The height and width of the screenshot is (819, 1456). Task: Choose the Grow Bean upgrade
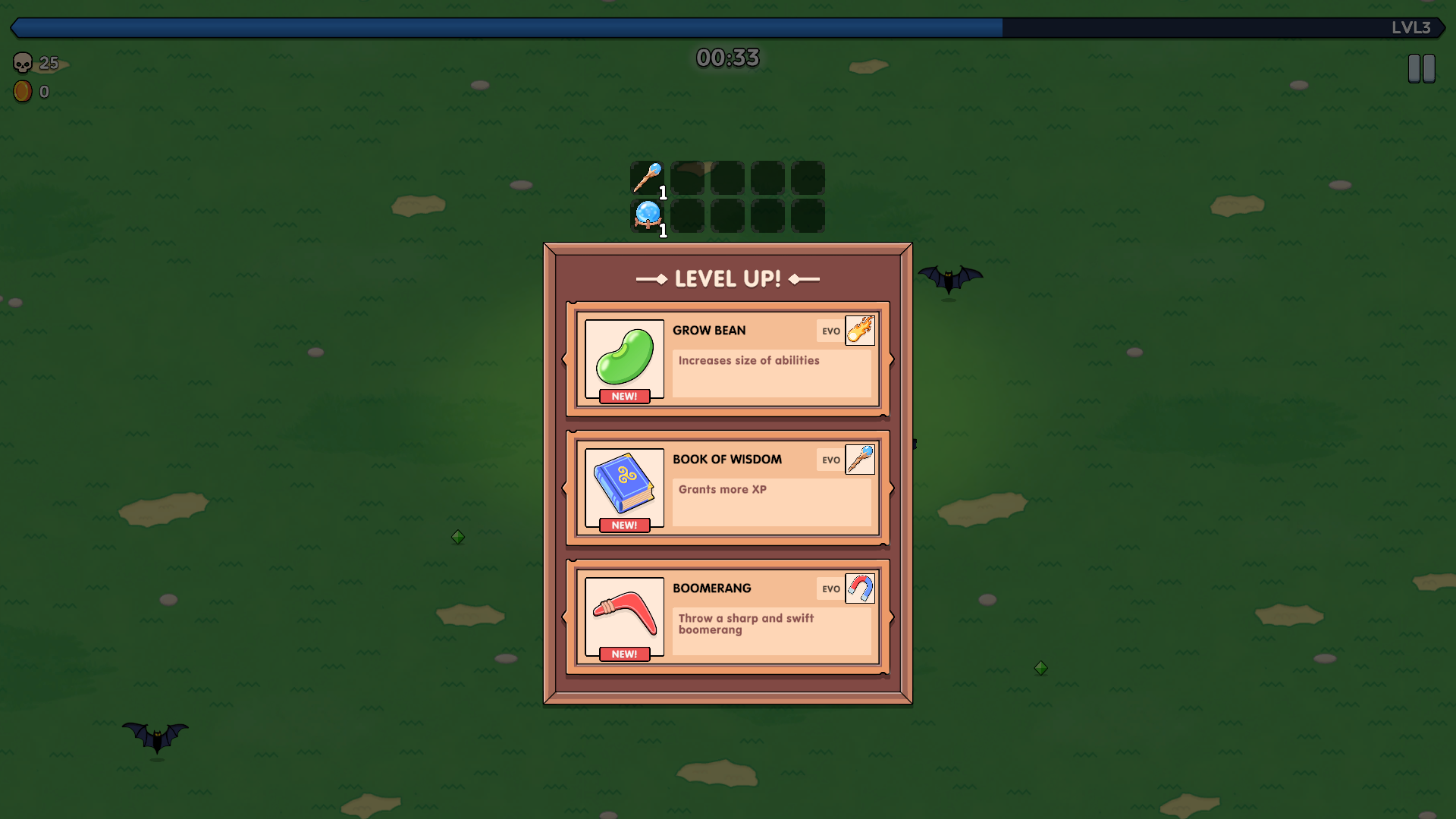coord(726,359)
